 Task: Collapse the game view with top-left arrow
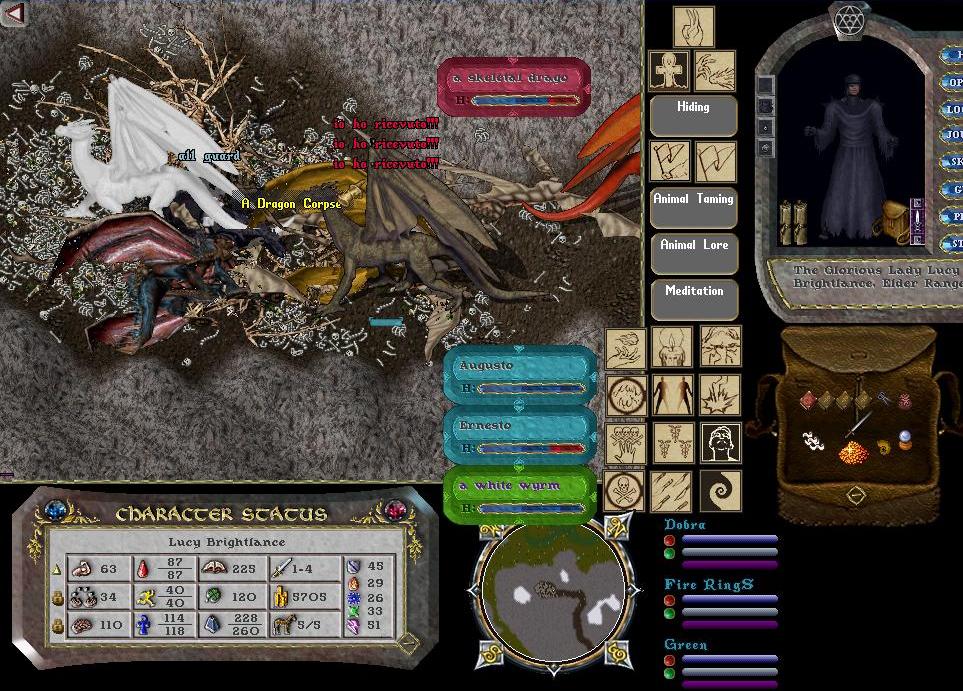(14, 14)
